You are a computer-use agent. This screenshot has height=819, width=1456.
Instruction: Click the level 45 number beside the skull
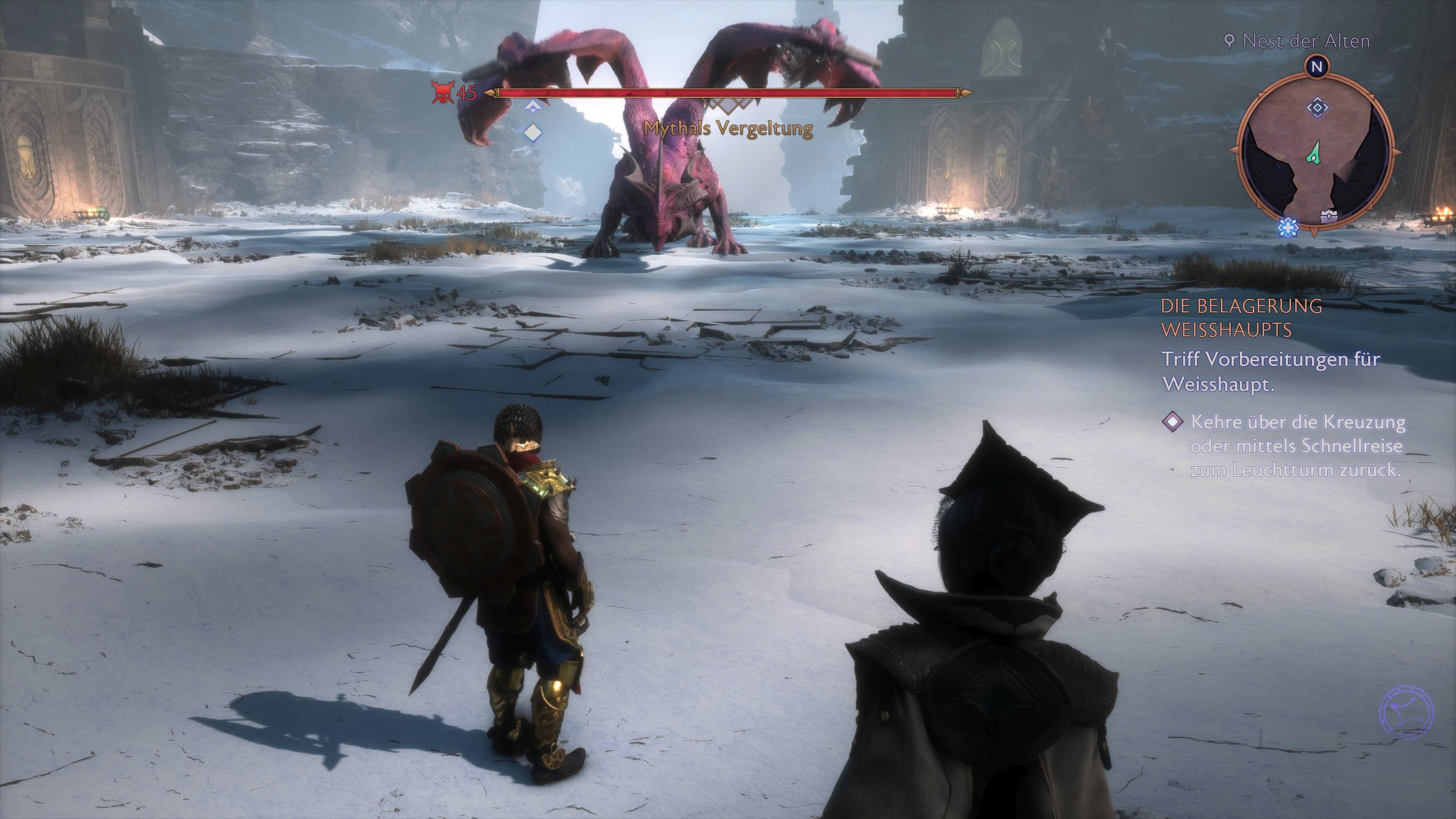[467, 93]
